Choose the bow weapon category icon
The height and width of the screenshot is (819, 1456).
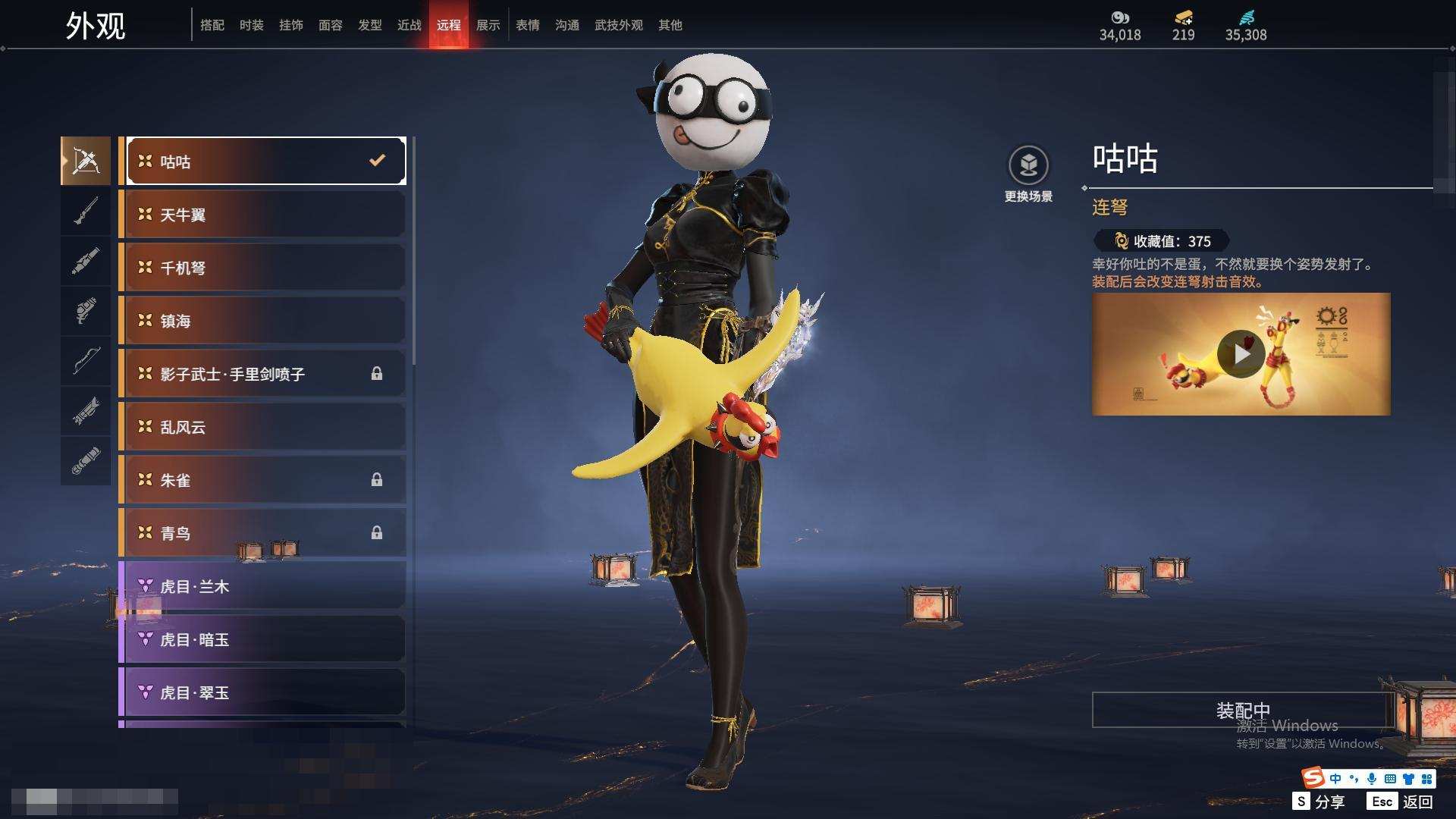86,361
